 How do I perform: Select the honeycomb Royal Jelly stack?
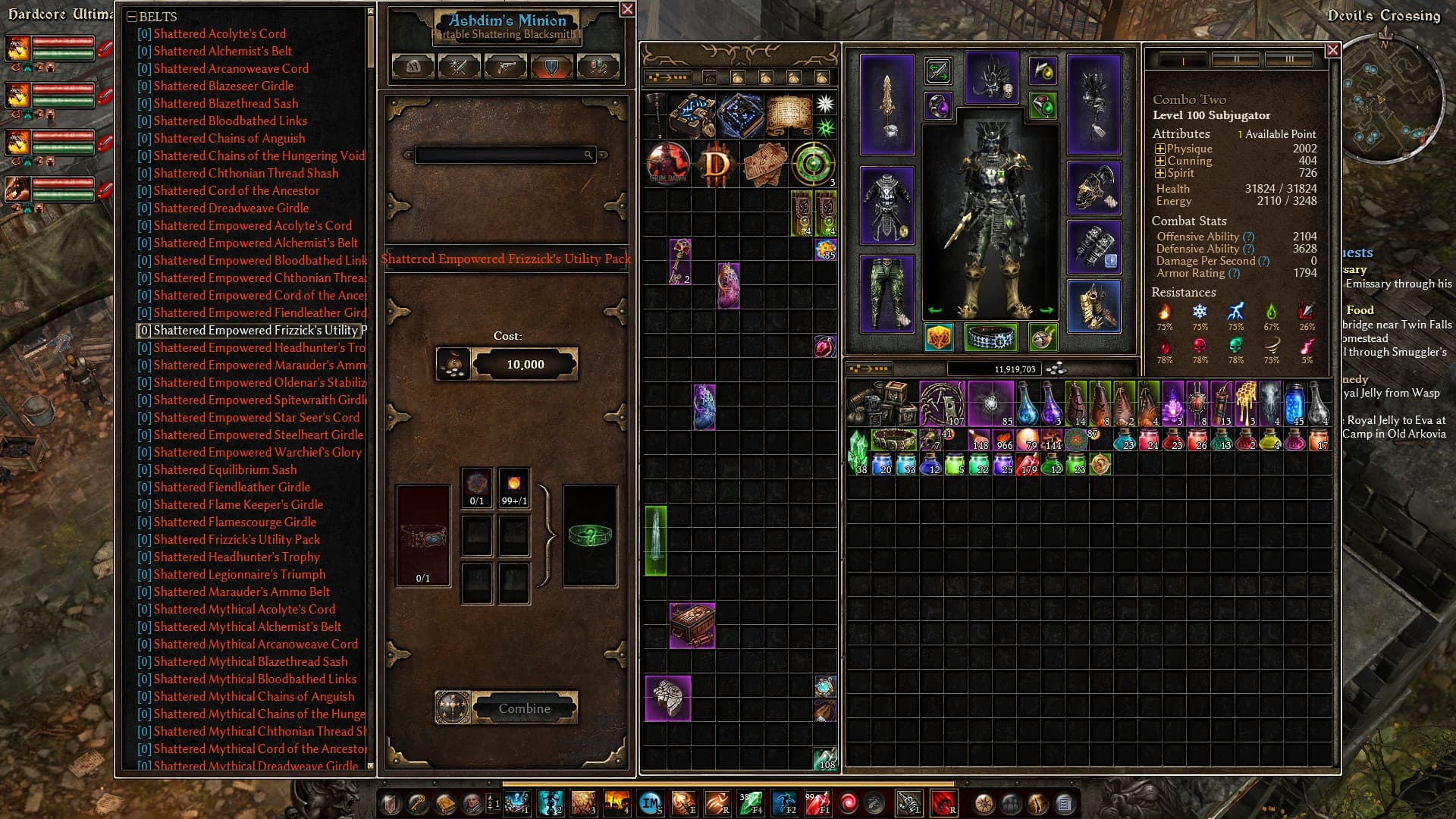click(x=1244, y=403)
